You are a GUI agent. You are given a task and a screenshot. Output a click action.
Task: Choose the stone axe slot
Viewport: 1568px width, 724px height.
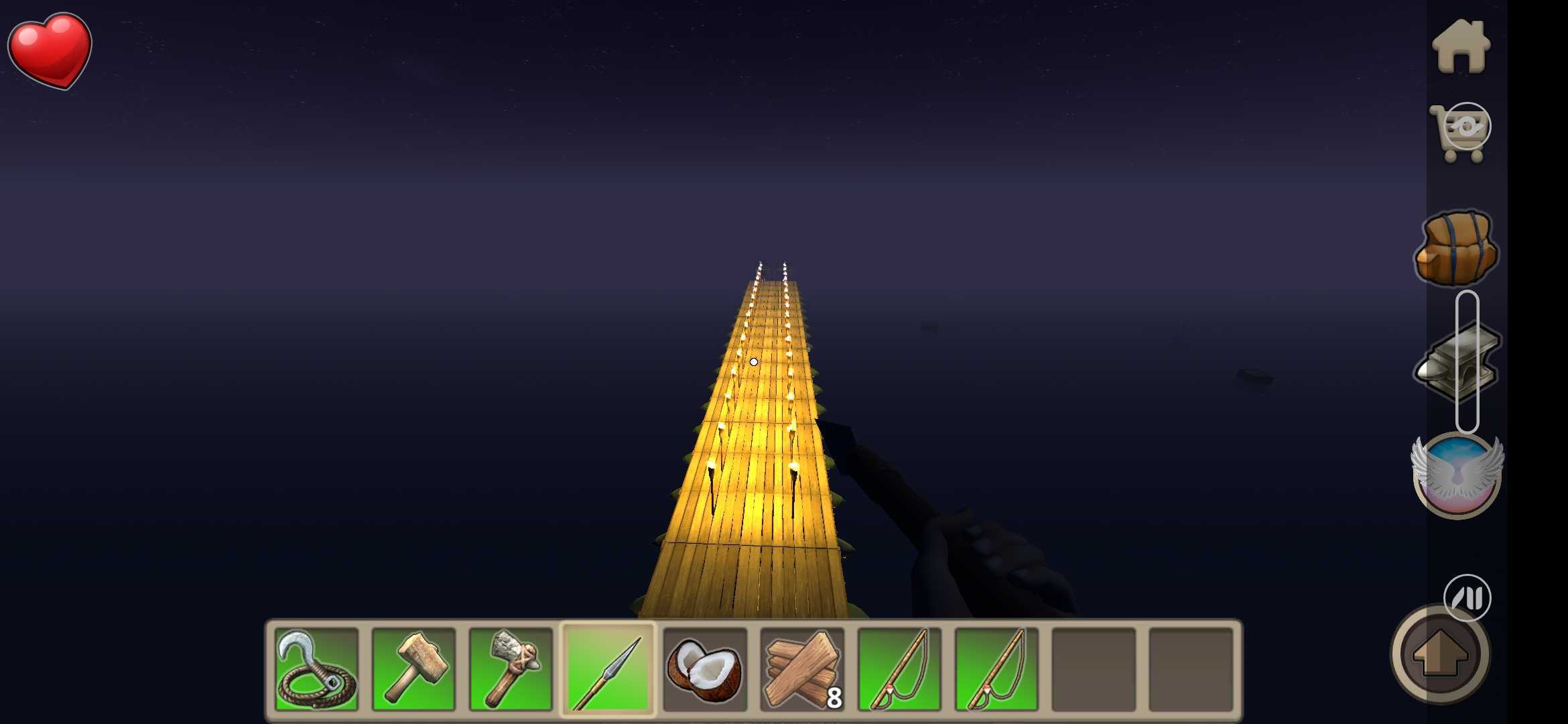click(x=511, y=669)
